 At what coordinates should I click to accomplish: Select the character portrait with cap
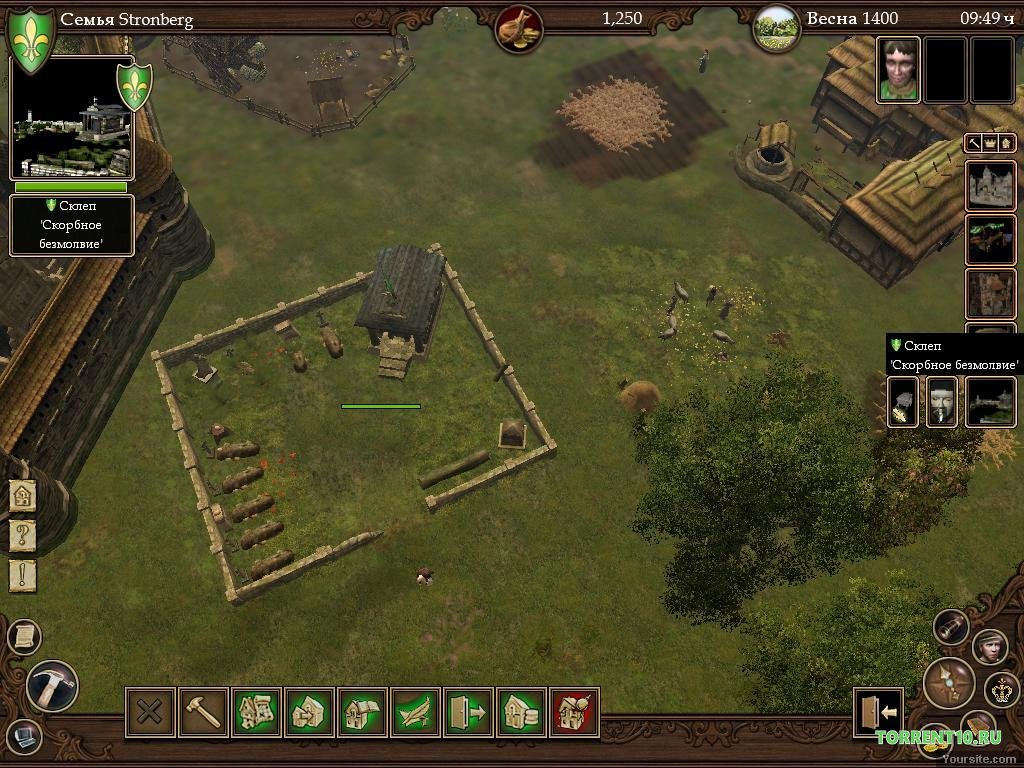coord(990,647)
